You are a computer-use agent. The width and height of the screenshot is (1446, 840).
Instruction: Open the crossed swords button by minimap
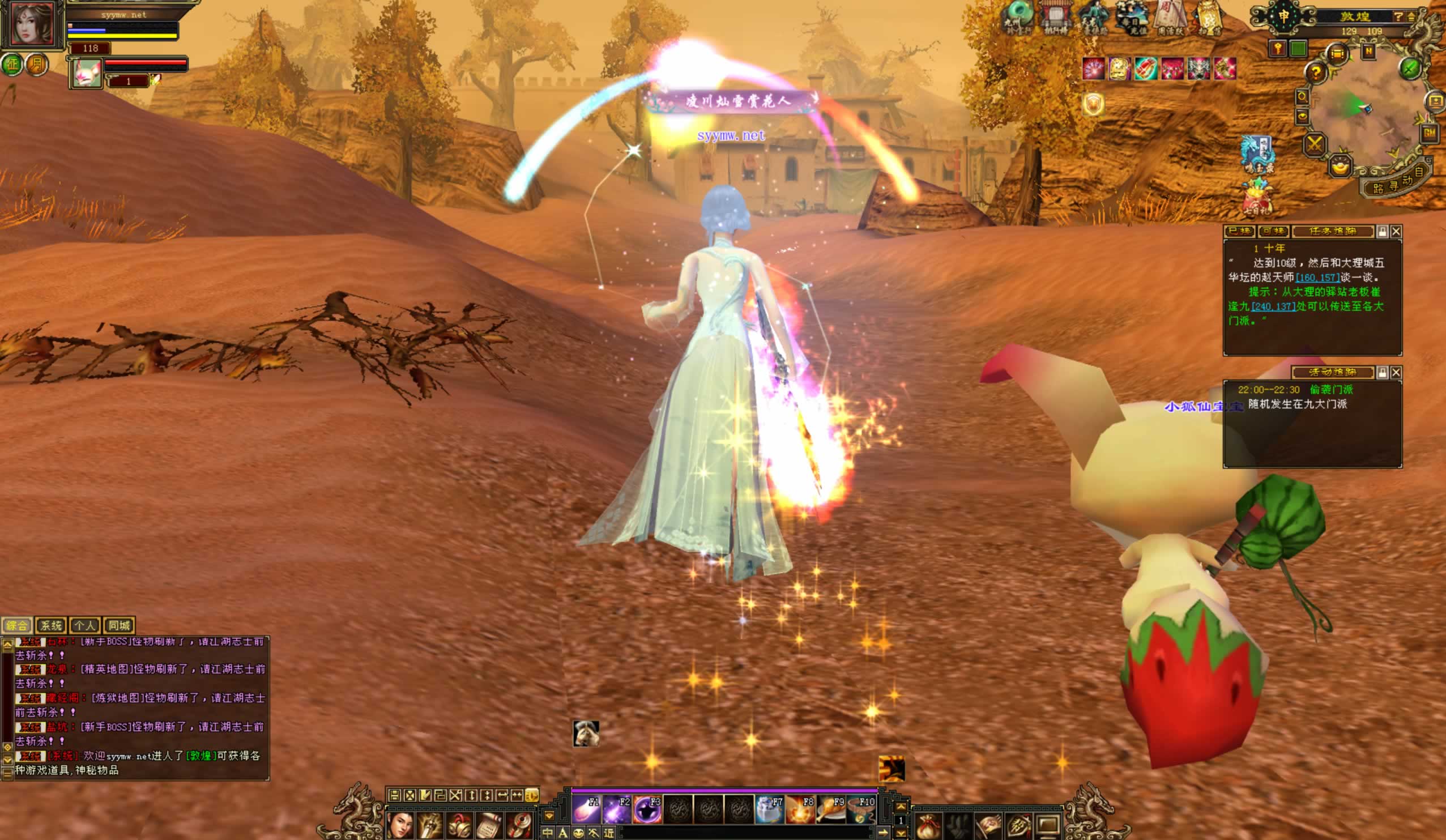pyautogui.click(x=1314, y=143)
